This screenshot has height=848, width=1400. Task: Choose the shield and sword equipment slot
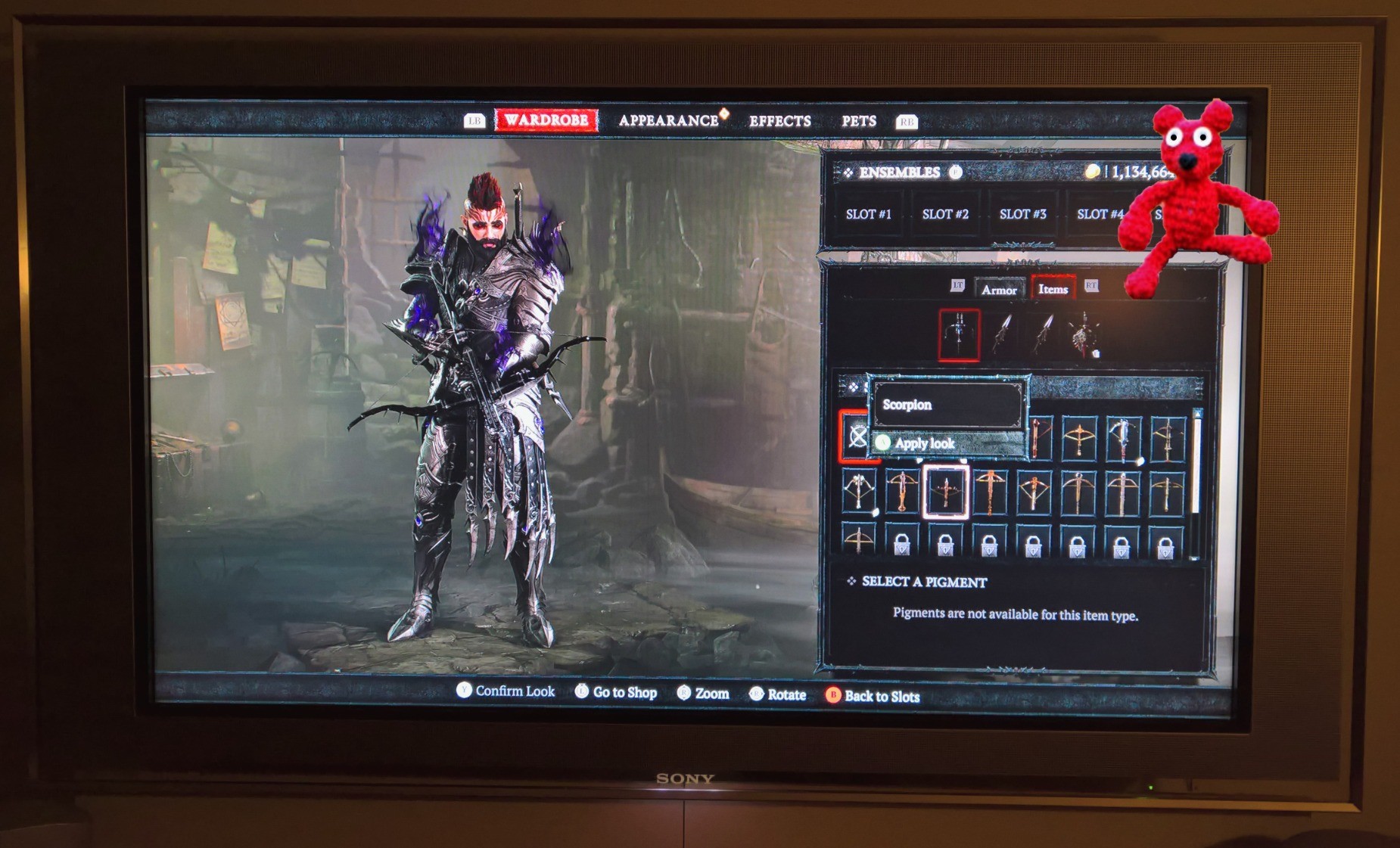(1084, 334)
